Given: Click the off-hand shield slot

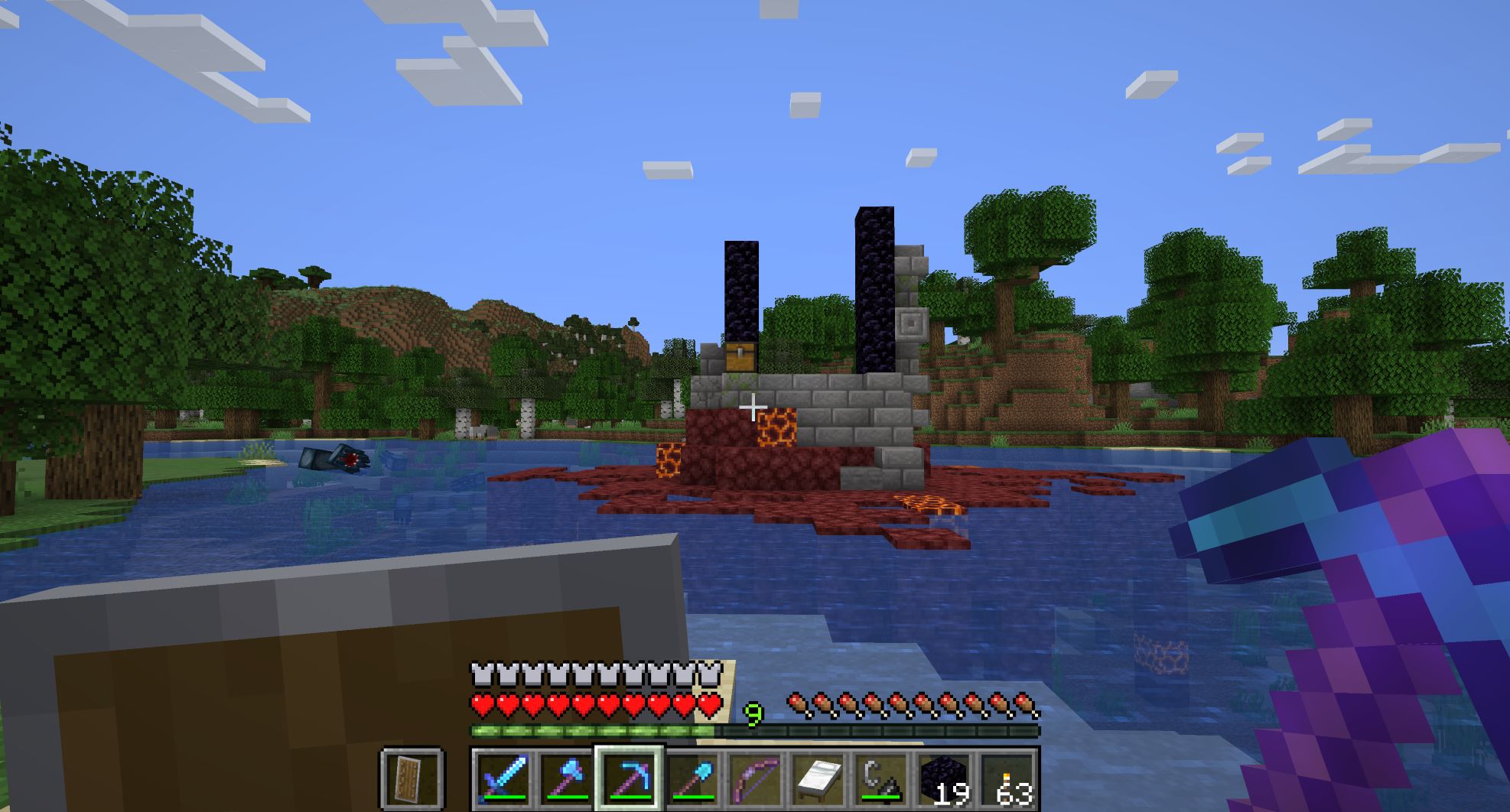Looking at the screenshot, I should point(412,778).
